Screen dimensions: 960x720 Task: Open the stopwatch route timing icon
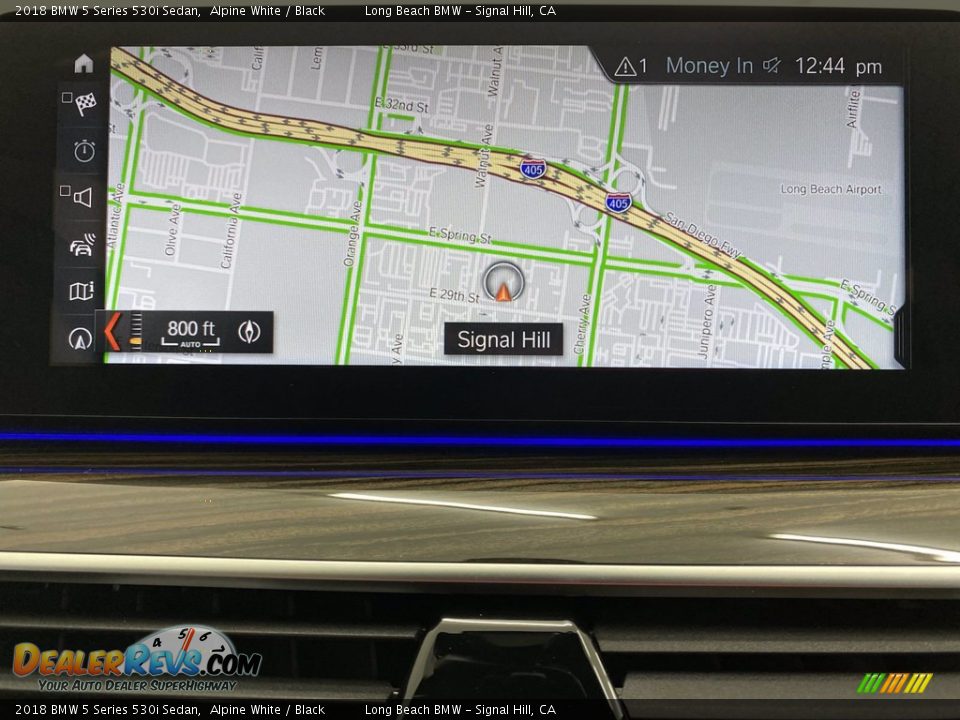(84, 151)
